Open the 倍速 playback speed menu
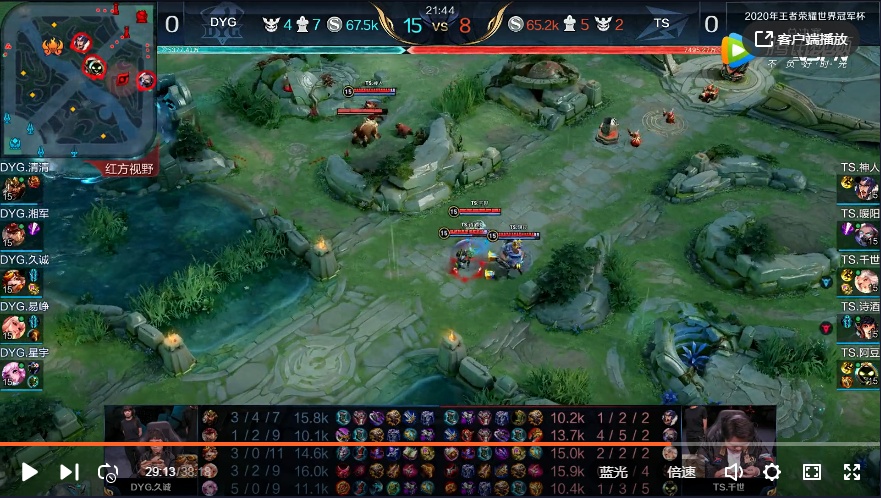 click(x=681, y=472)
